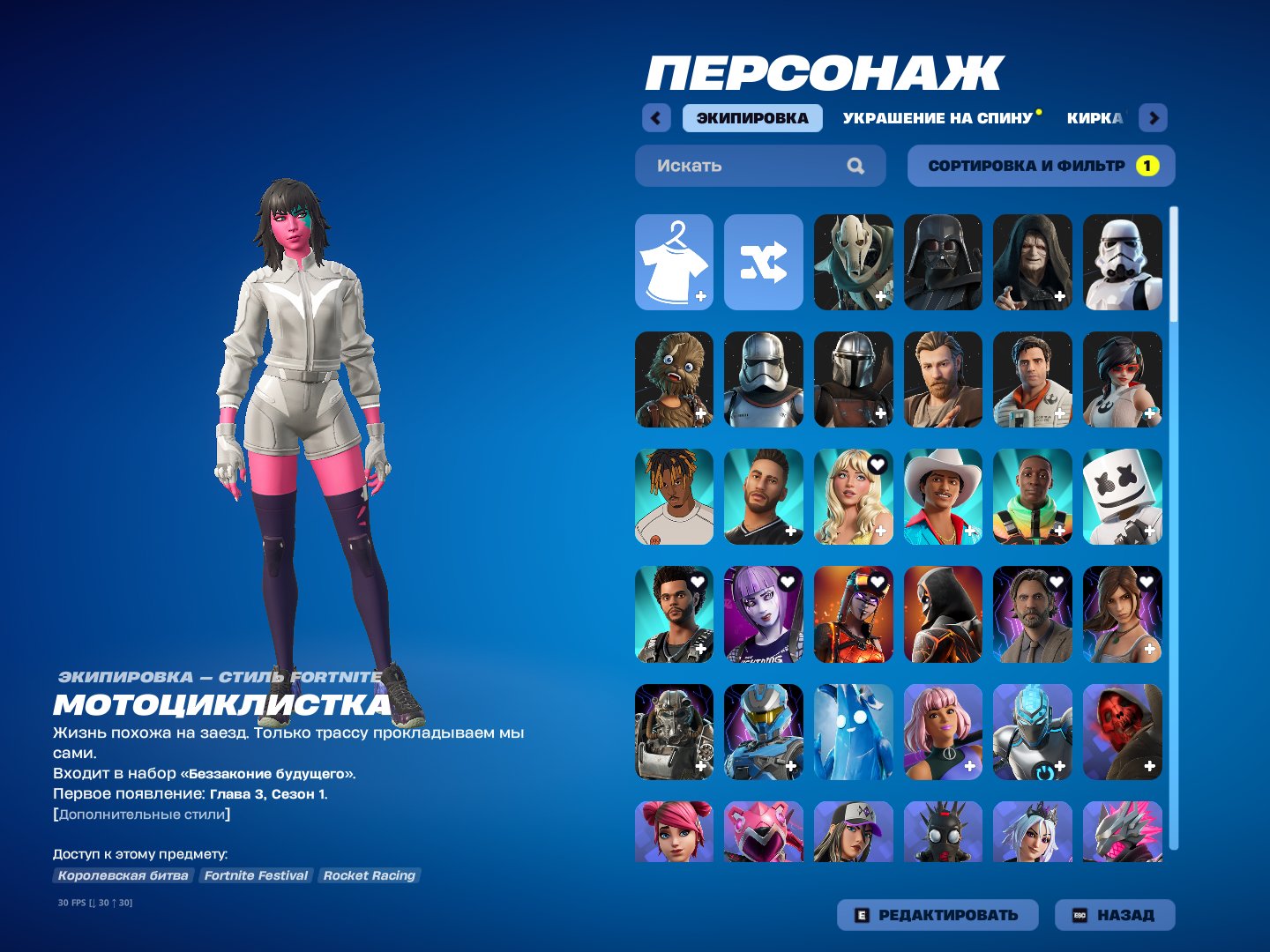This screenshot has width=1270, height=952.
Task: Select the Stormtrooper outfit
Action: point(1123,263)
